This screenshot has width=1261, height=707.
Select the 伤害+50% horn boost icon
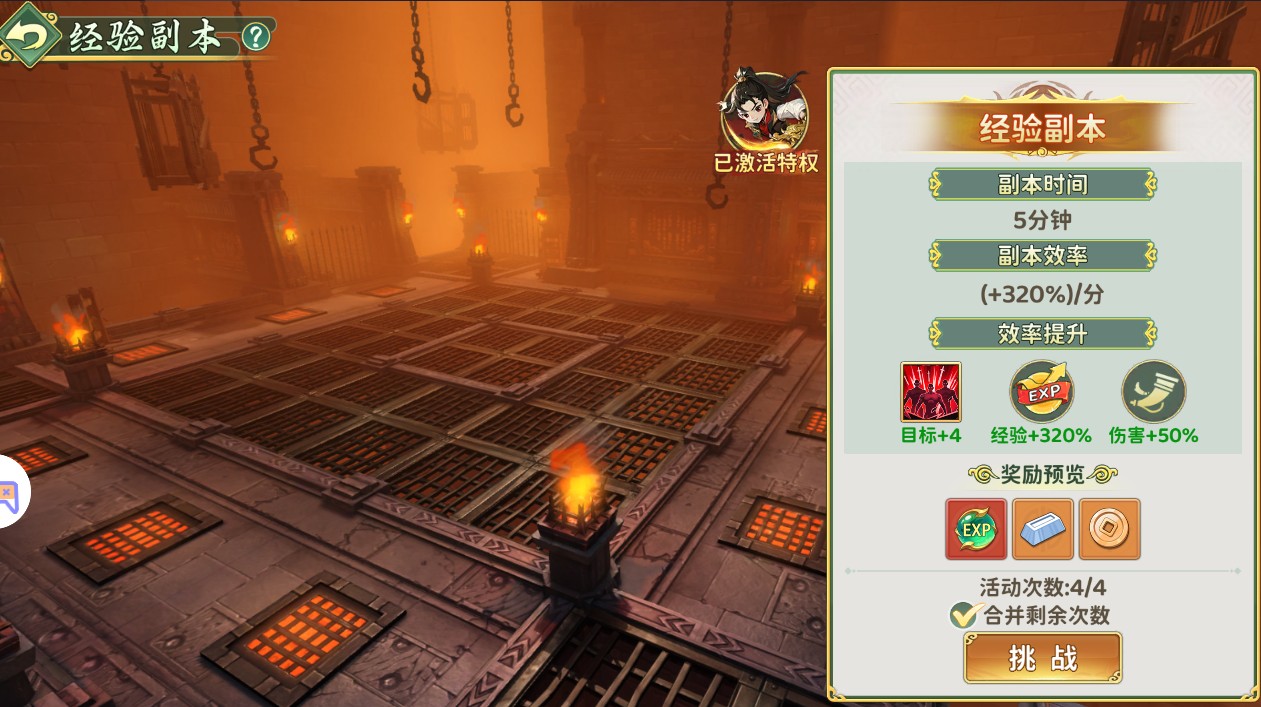pos(1153,392)
